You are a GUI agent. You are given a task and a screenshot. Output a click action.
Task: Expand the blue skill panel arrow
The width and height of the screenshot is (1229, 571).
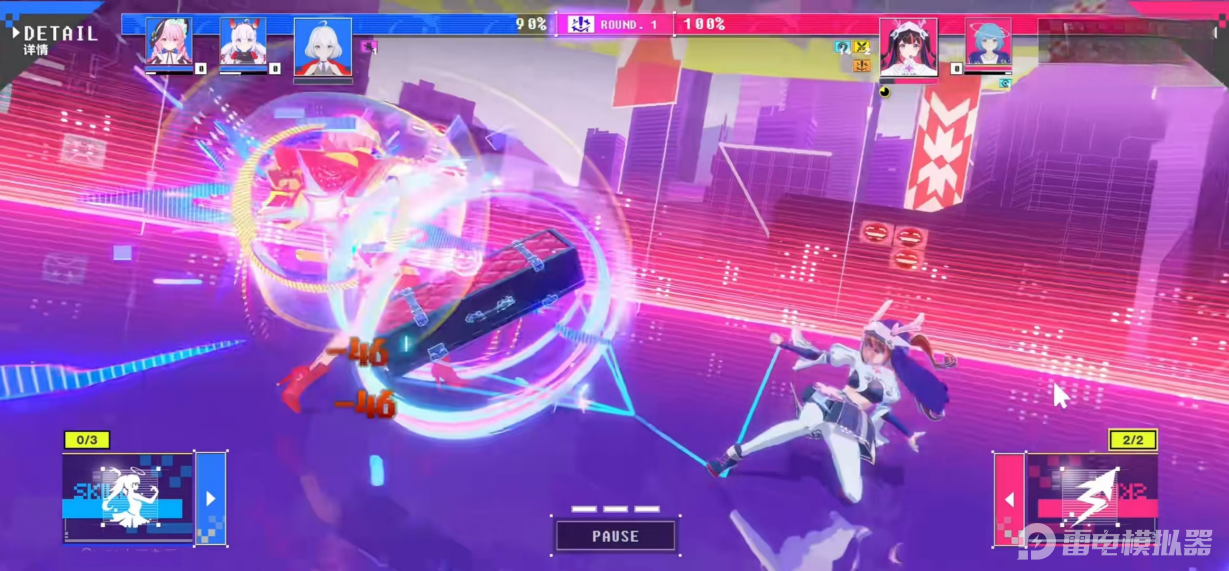click(210, 498)
